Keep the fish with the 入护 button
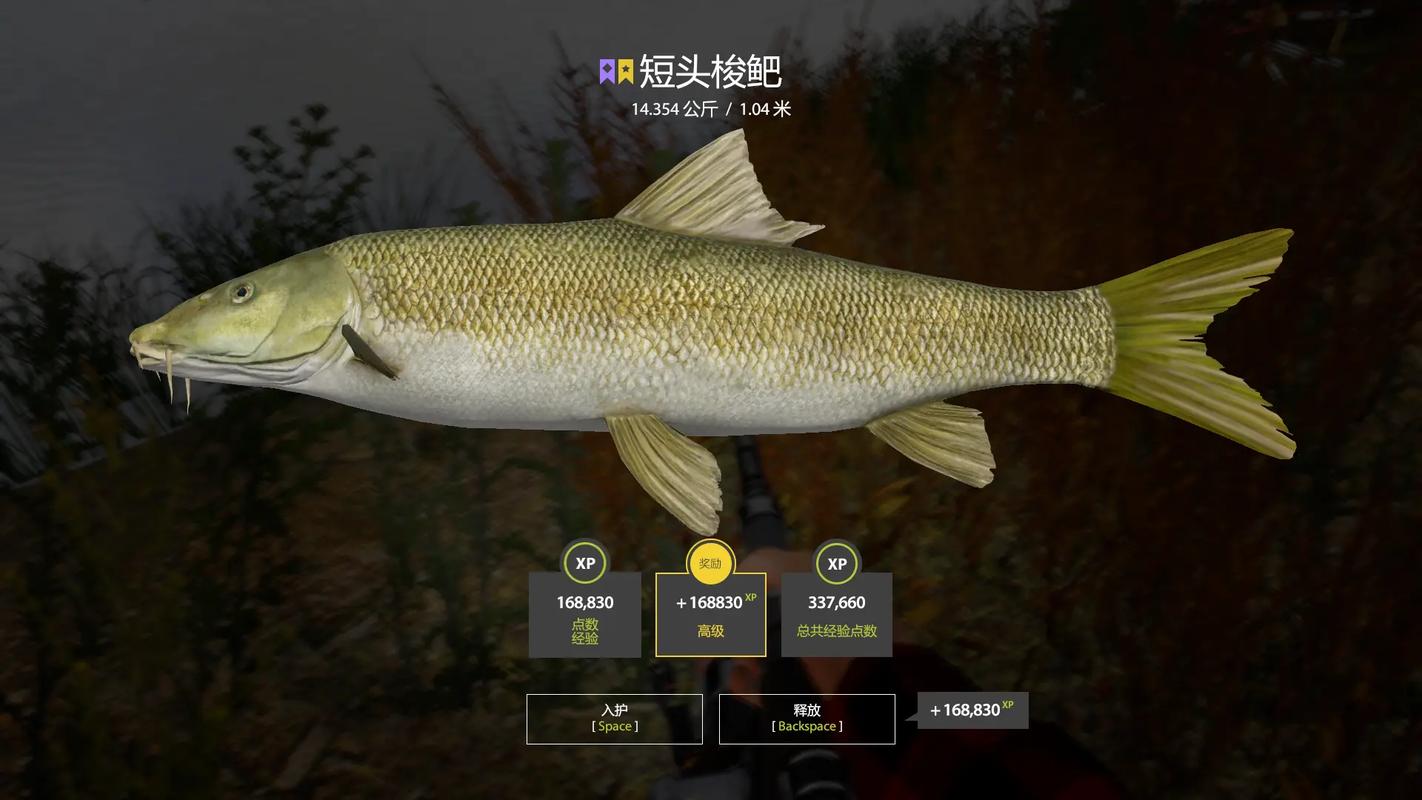The height and width of the screenshot is (800, 1422). pos(614,719)
